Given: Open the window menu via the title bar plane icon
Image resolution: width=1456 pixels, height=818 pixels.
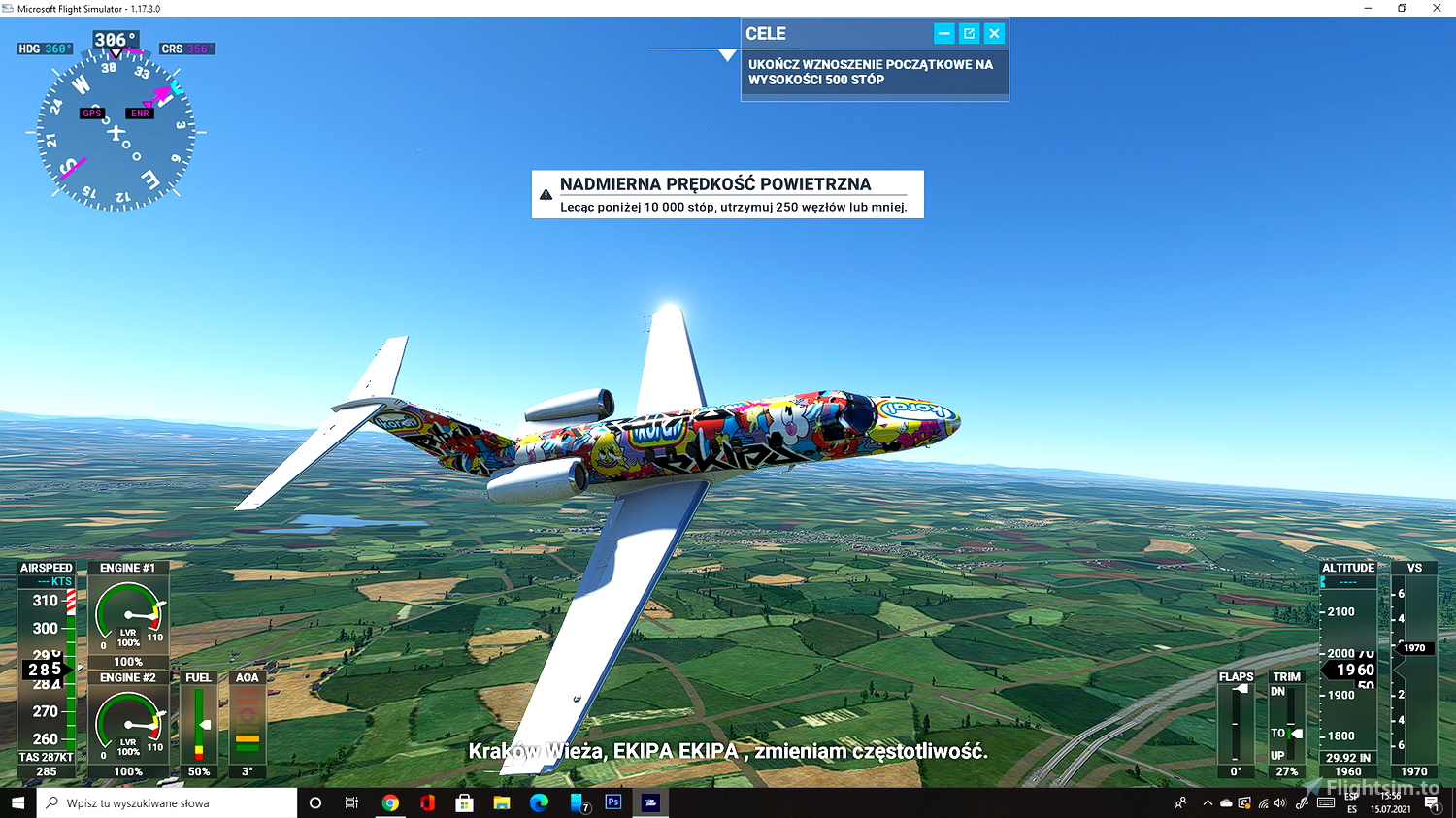Looking at the screenshot, I should tap(8, 8).
